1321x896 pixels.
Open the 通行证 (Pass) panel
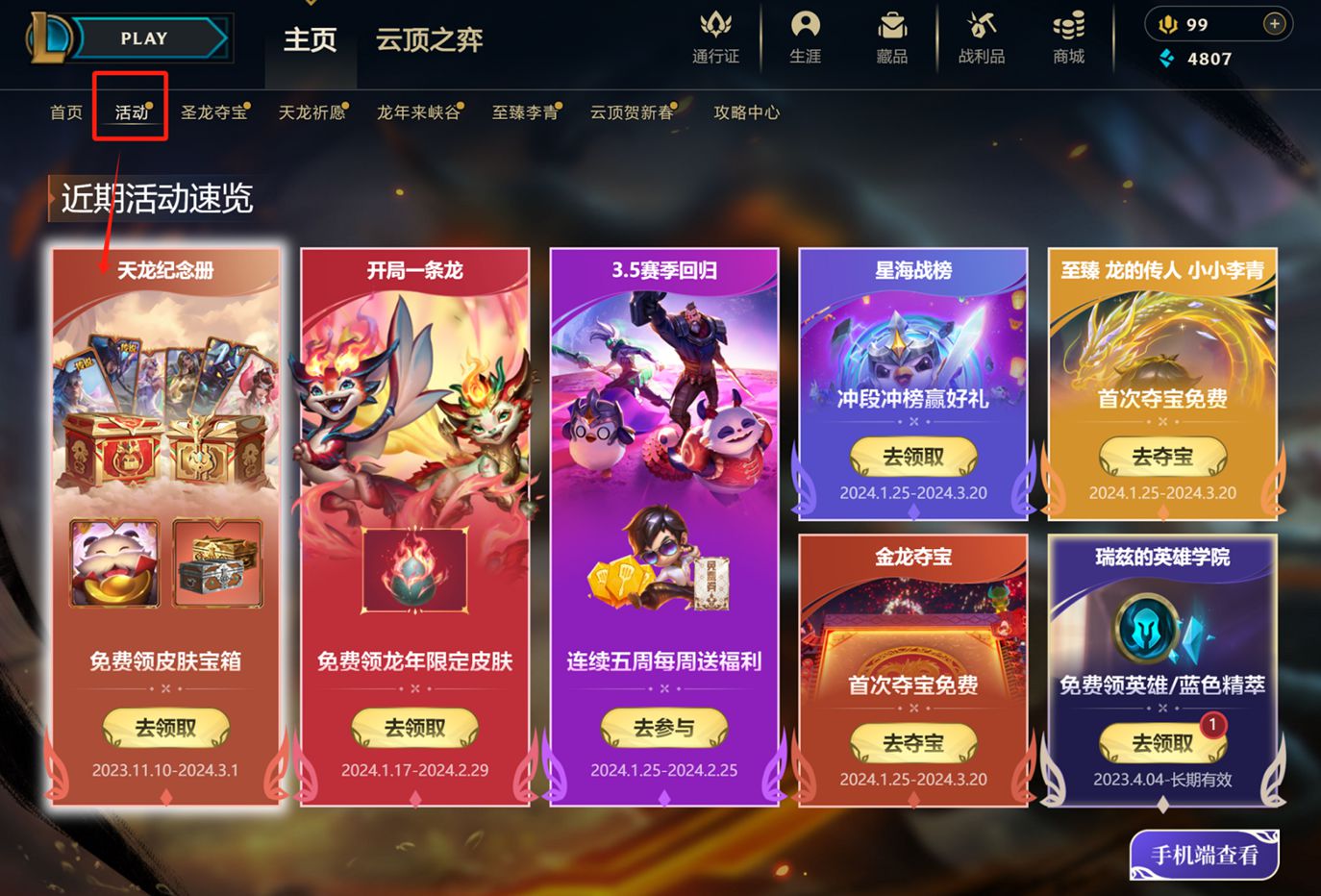(715, 38)
